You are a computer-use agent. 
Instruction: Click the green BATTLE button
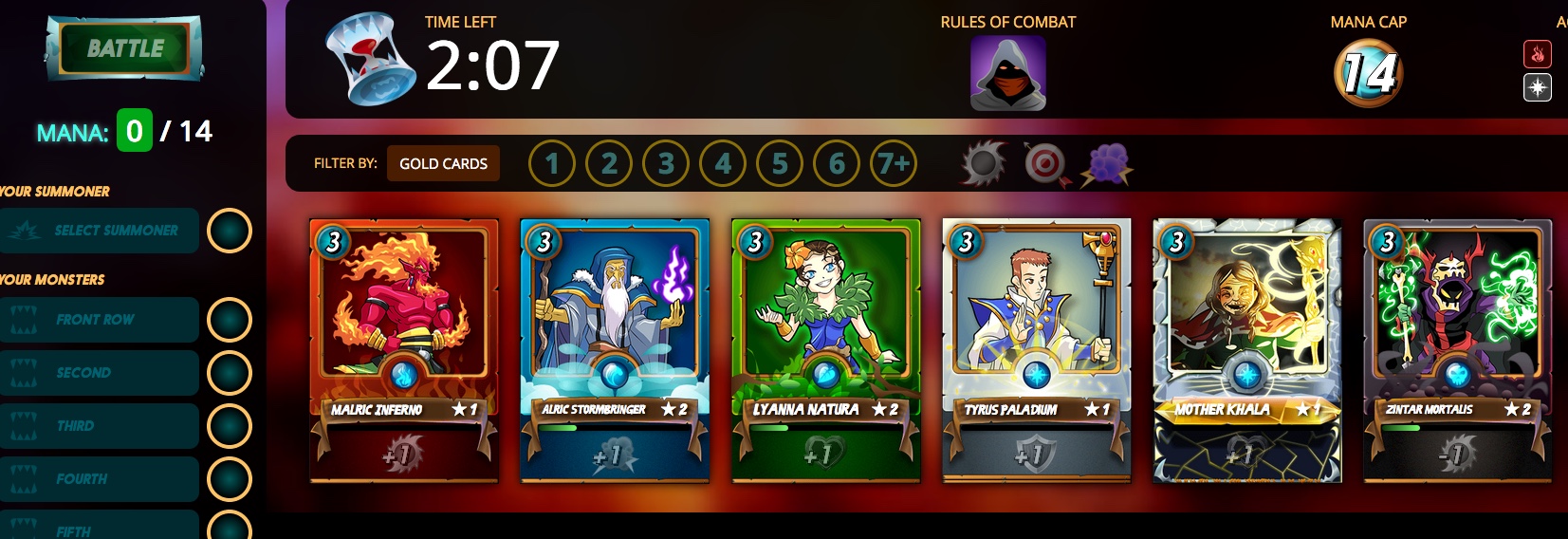pyautogui.click(x=125, y=48)
